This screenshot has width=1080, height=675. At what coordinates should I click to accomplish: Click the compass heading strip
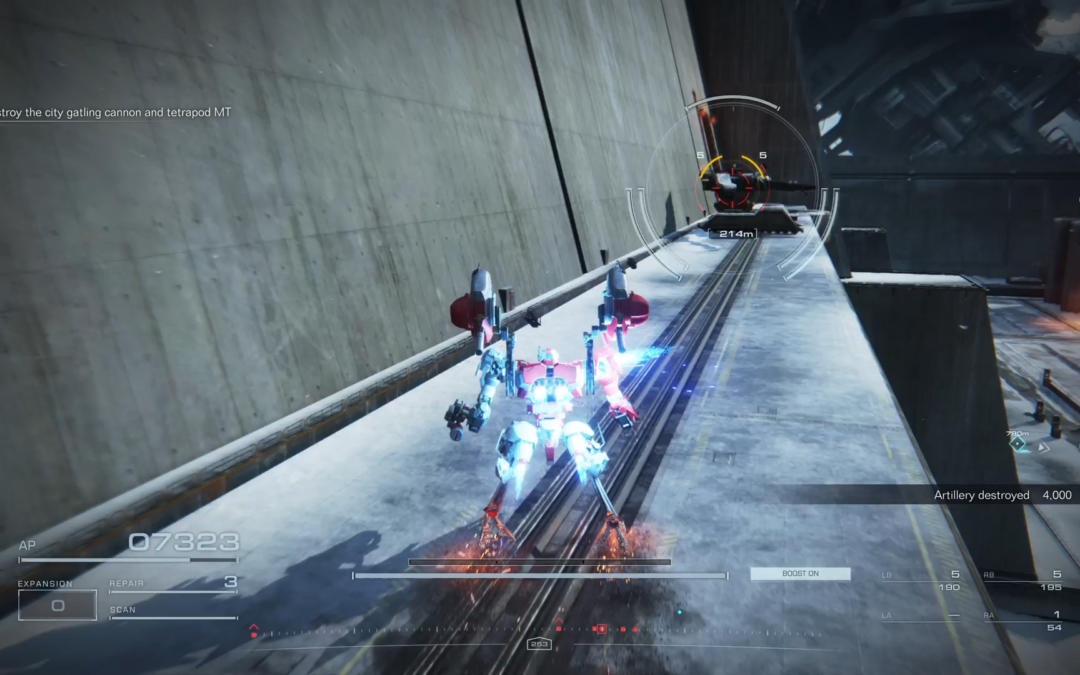[x=540, y=630]
